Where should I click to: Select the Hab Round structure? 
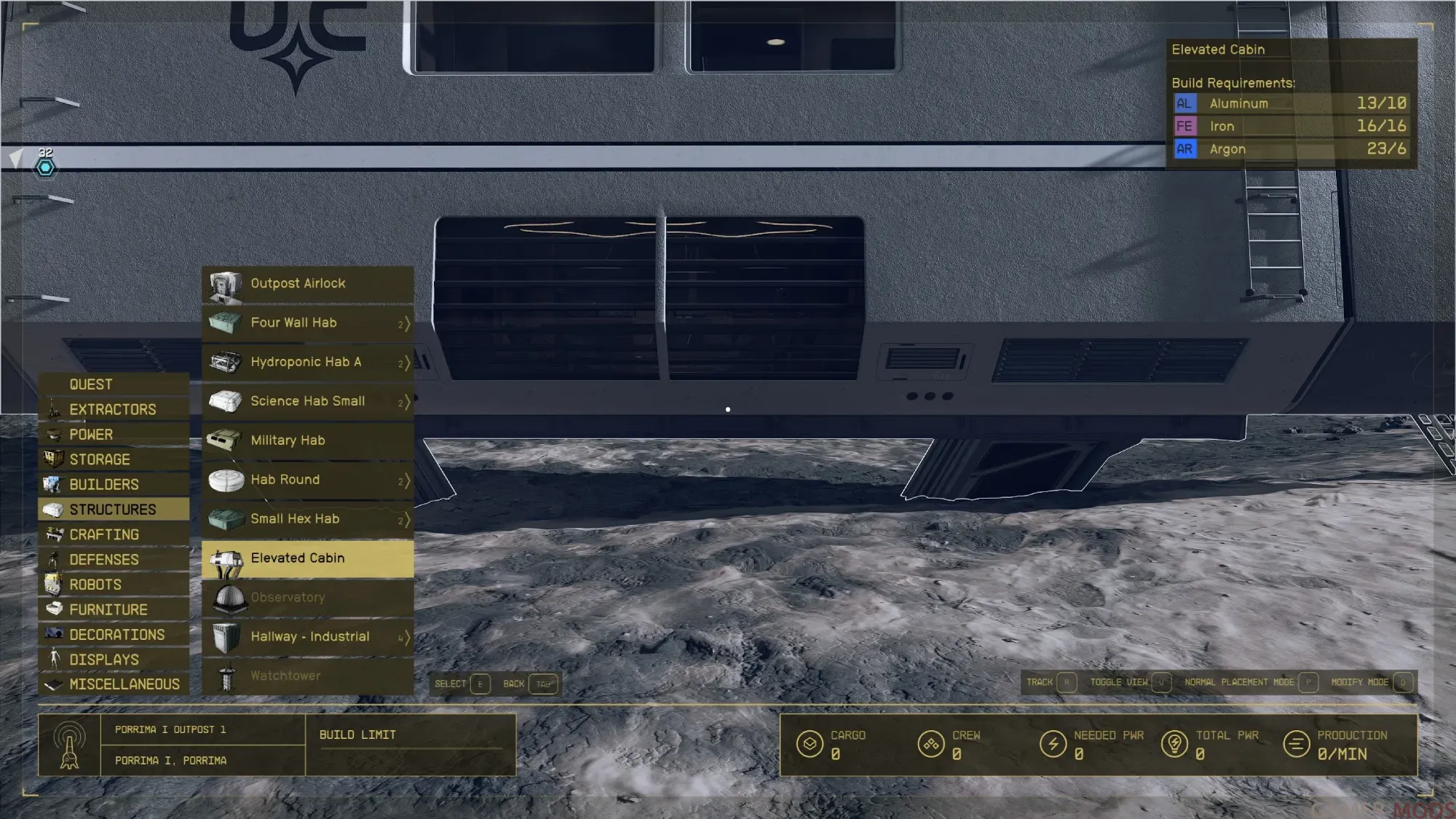pyautogui.click(x=307, y=480)
